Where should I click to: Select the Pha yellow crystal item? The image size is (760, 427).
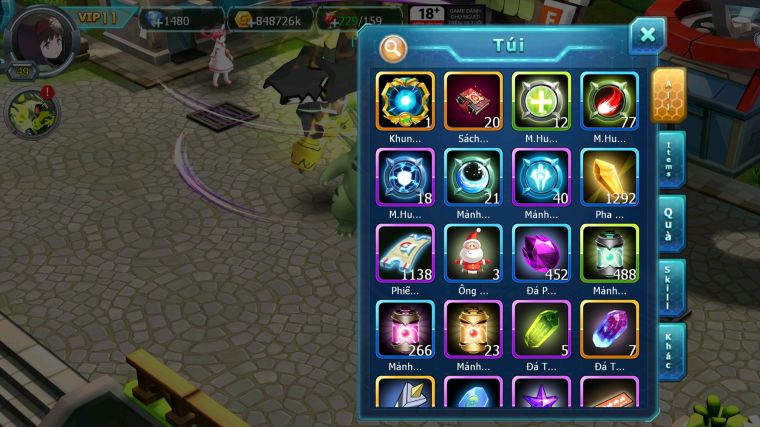click(x=609, y=177)
